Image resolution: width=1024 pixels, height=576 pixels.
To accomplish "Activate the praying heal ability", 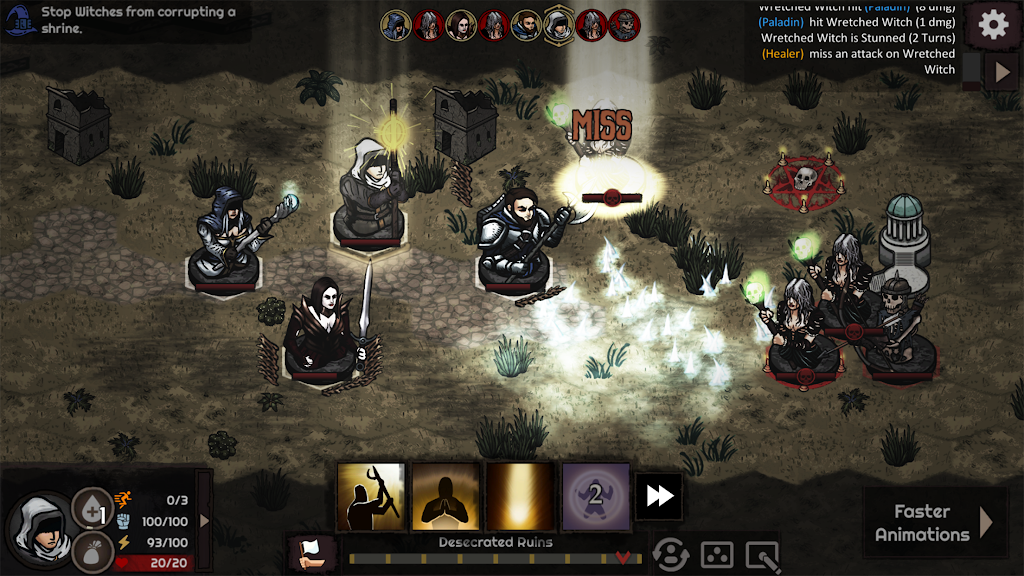I will click(446, 496).
